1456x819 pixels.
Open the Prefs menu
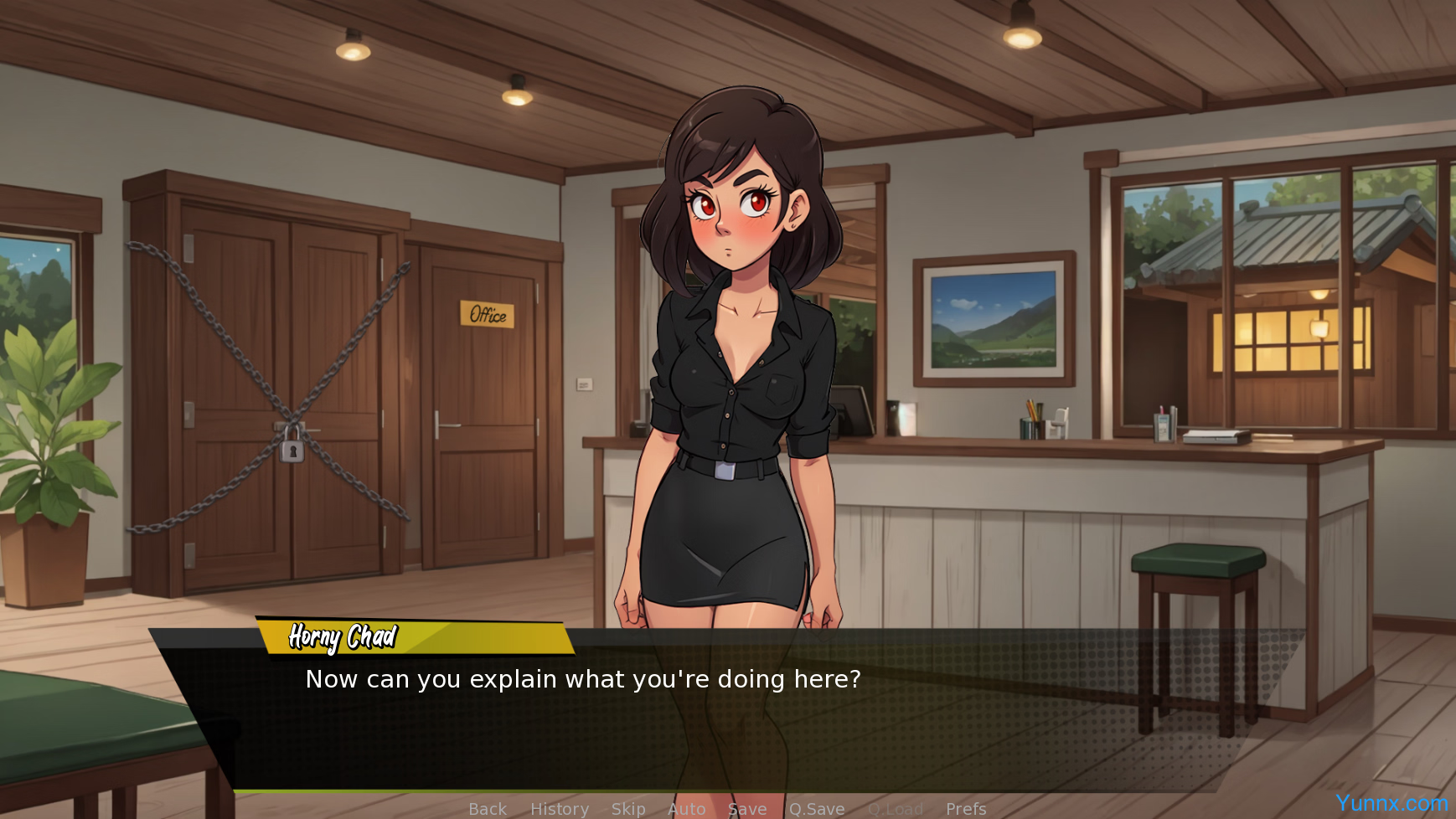[966, 809]
